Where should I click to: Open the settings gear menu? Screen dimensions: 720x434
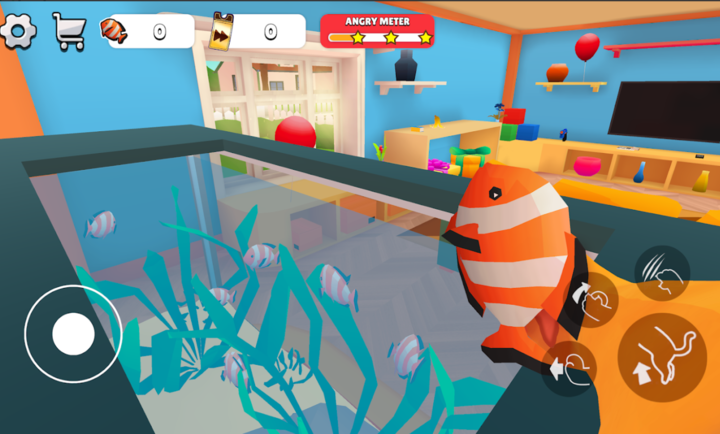click(18, 31)
